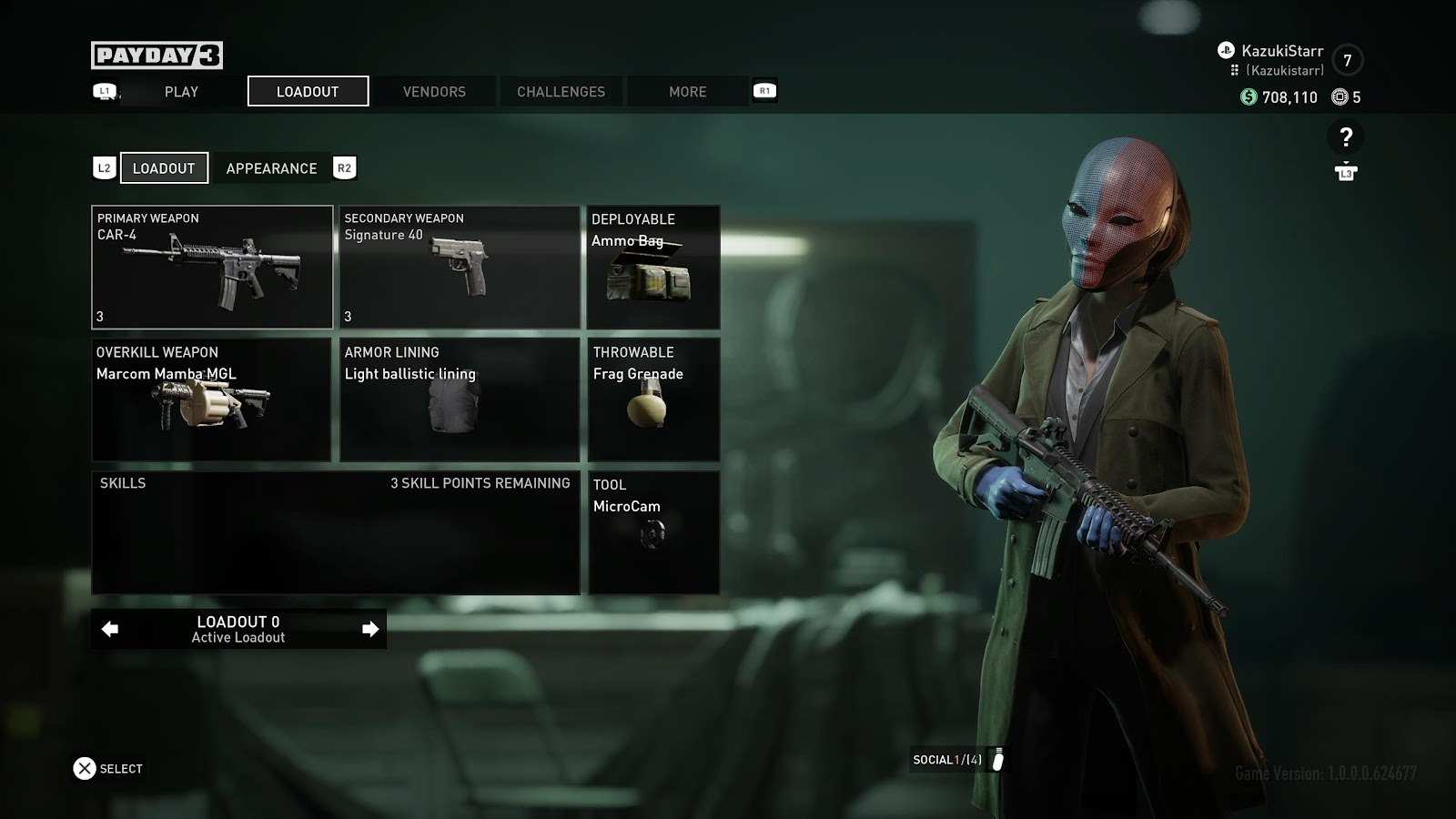The height and width of the screenshot is (819, 1456).
Task: Select the top Loadout tab
Action: 308,92
